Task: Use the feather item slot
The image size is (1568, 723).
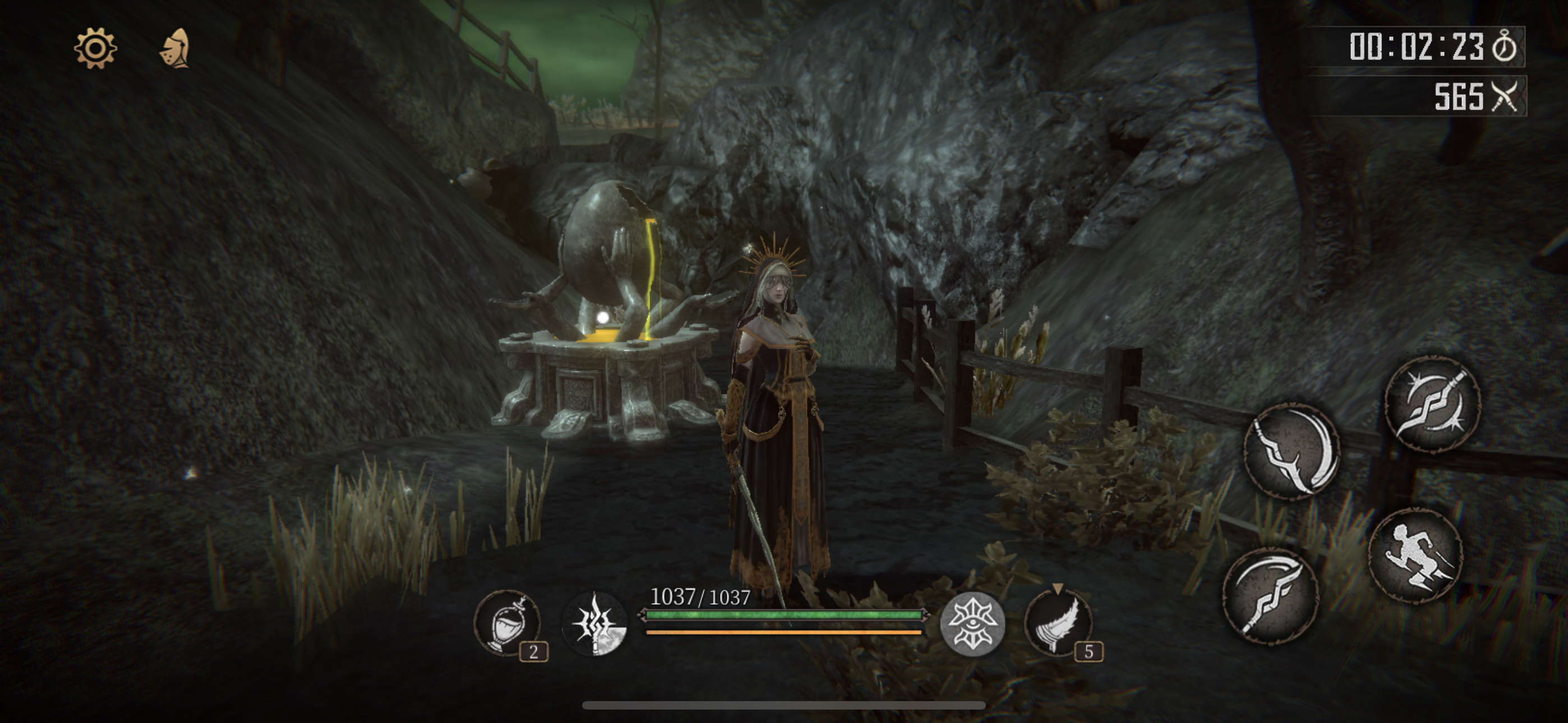Action: 1058,623
